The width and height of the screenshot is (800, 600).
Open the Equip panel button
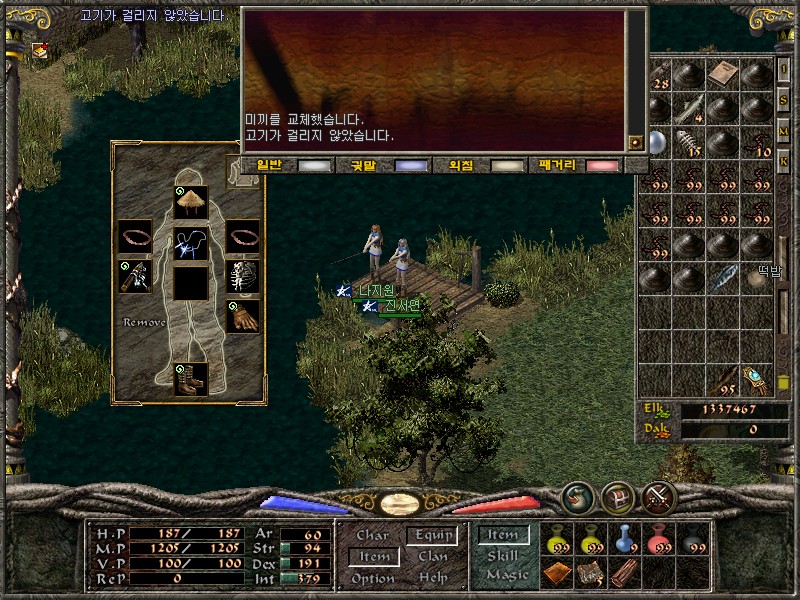pos(433,535)
